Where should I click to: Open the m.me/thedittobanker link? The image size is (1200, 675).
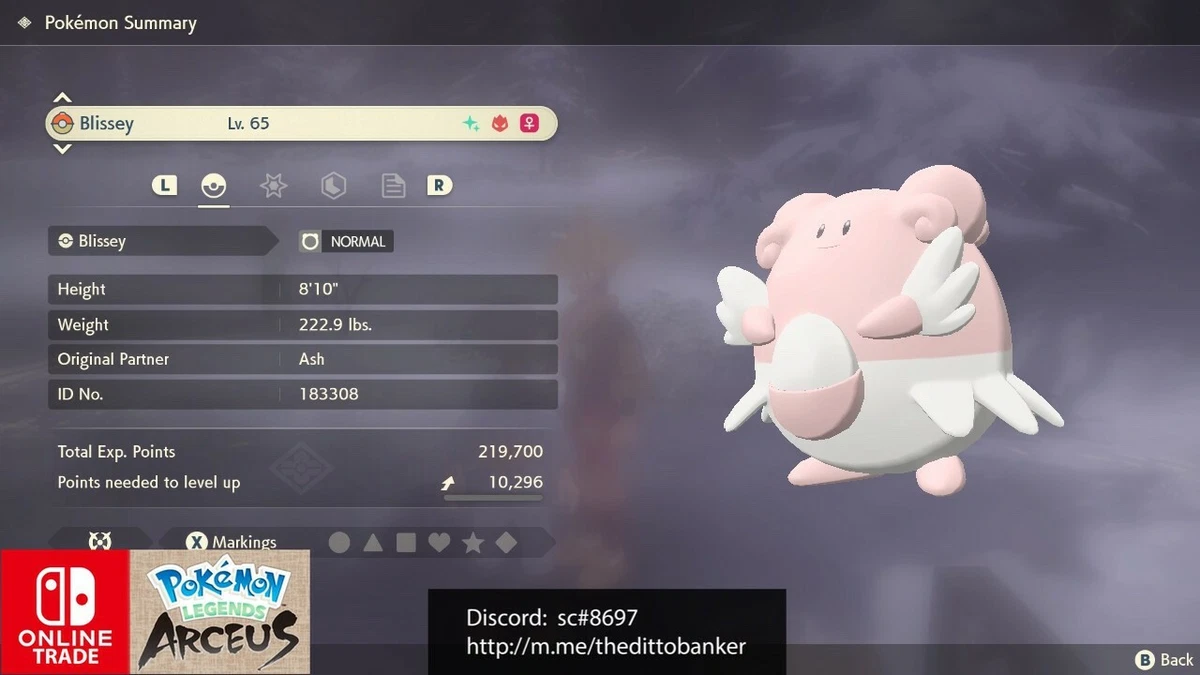pyautogui.click(x=606, y=646)
